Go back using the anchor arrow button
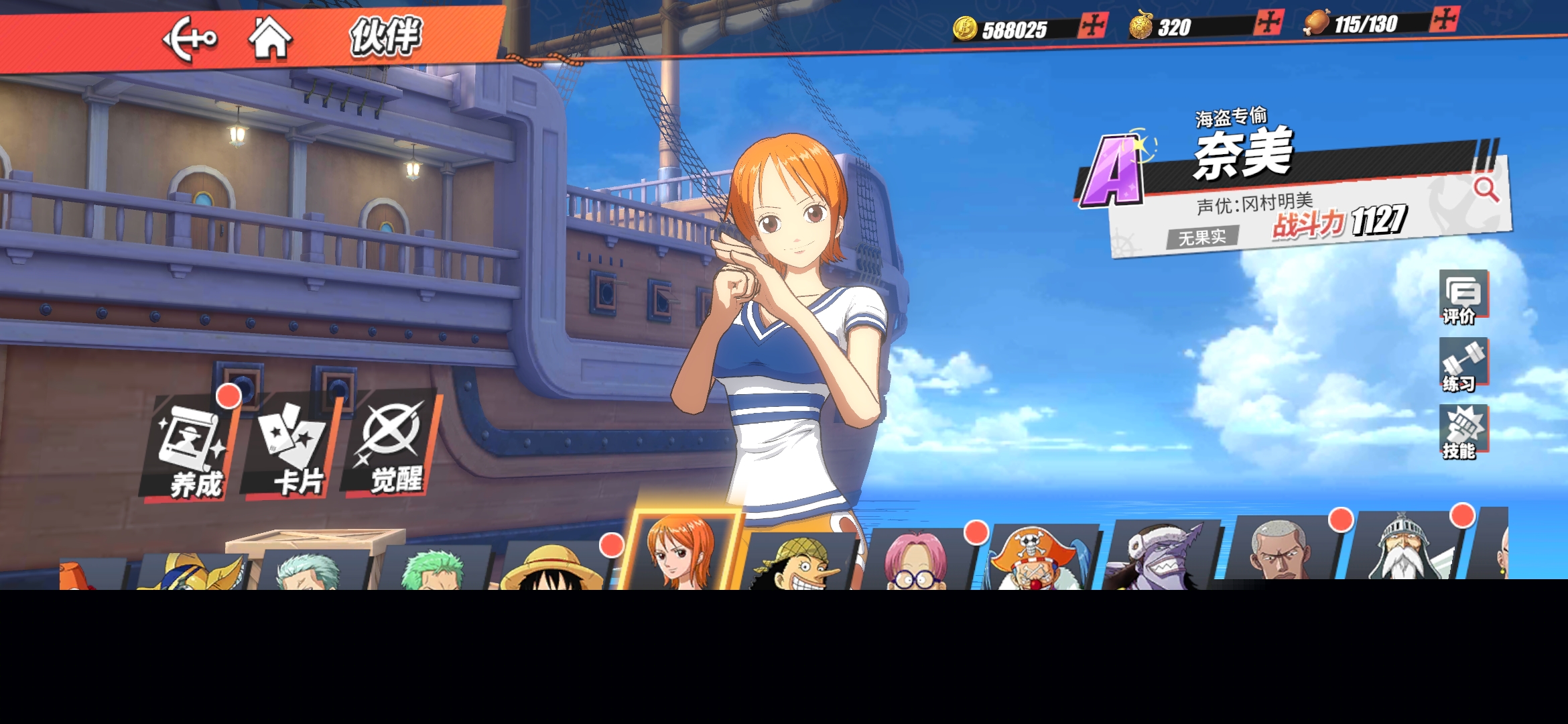1568x724 pixels. click(x=190, y=39)
